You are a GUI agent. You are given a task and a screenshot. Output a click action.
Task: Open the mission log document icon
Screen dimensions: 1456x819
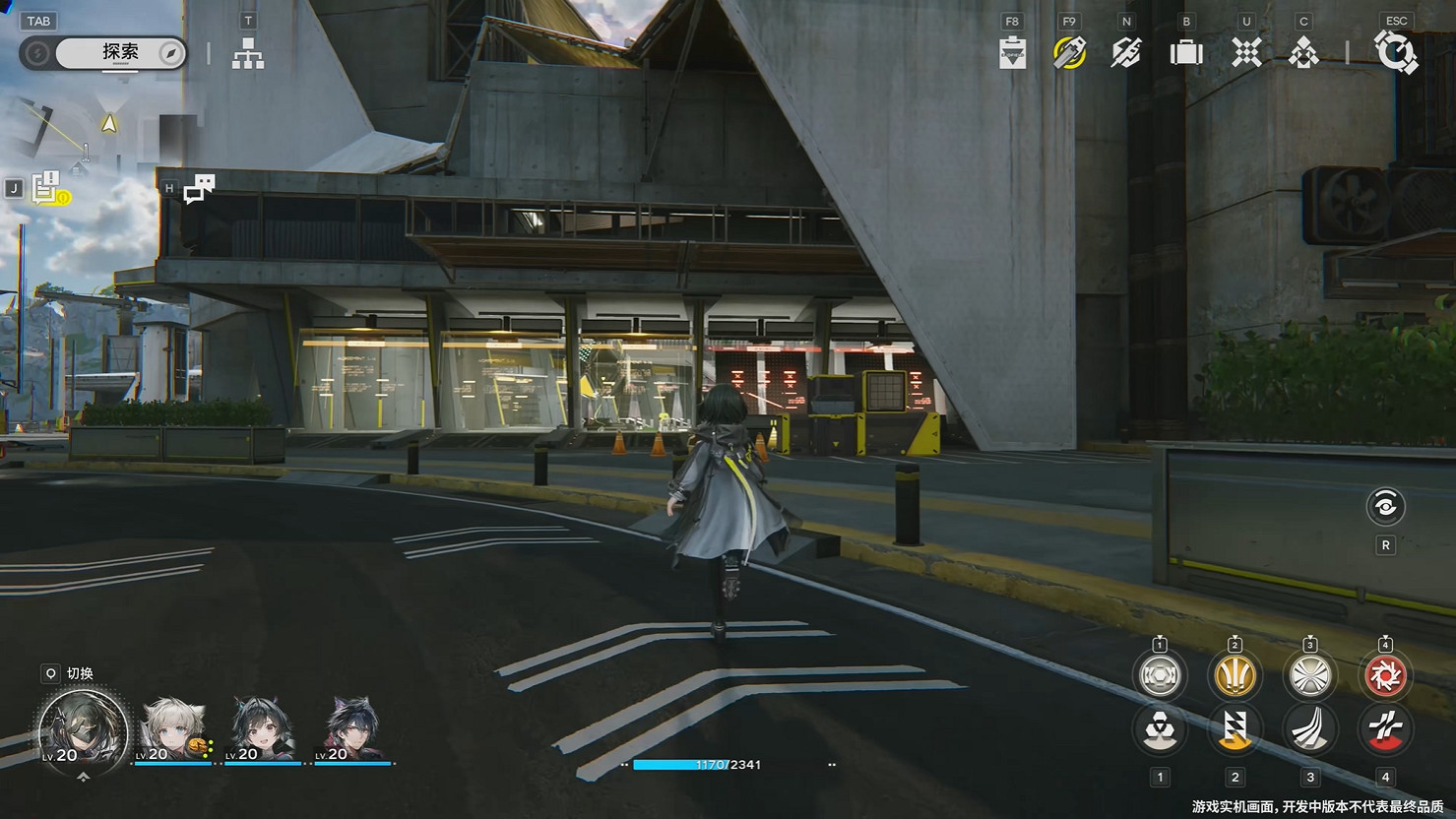coord(45,187)
